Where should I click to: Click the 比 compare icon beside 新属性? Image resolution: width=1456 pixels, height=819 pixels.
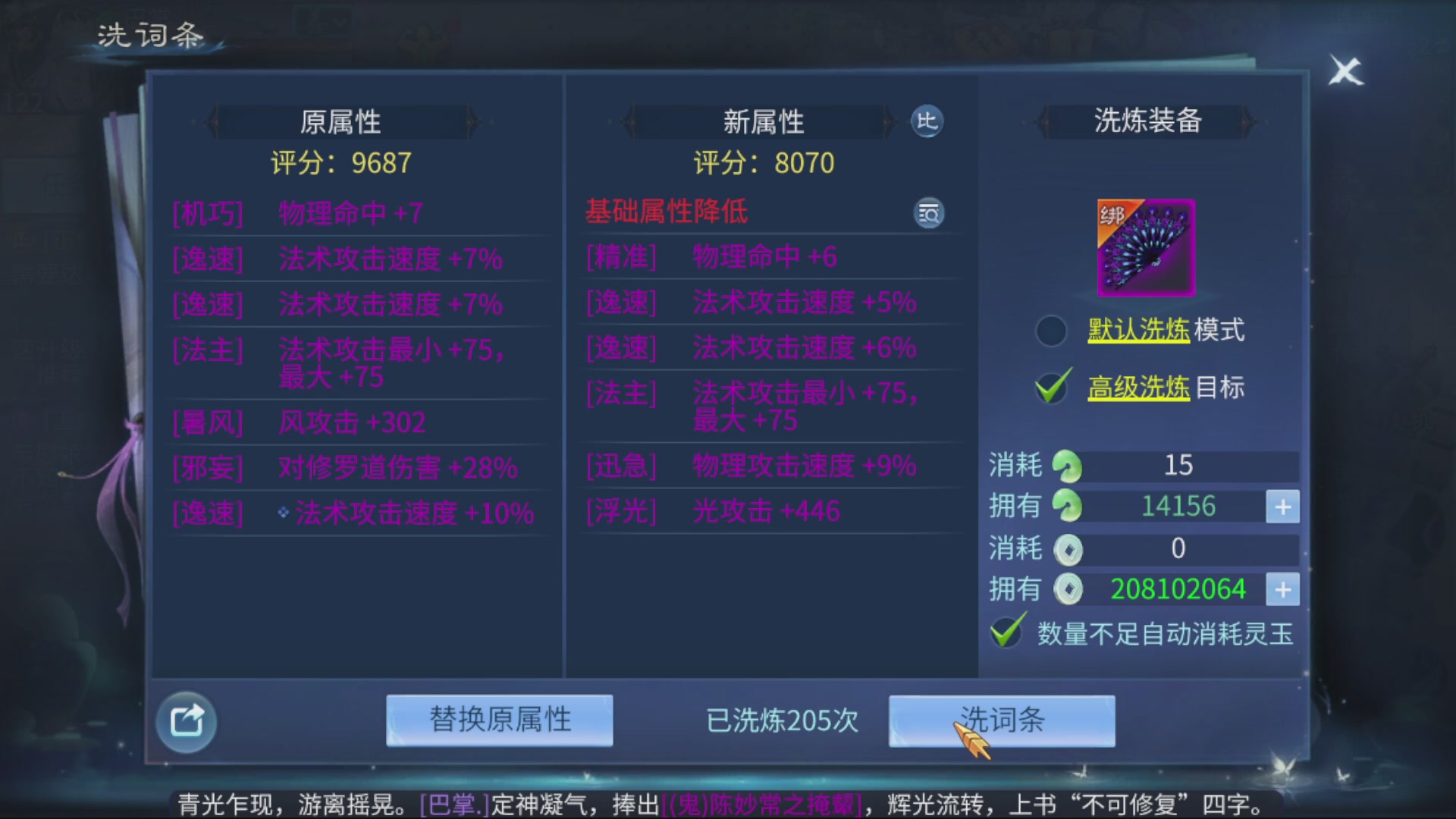click(x=927, y=122)
